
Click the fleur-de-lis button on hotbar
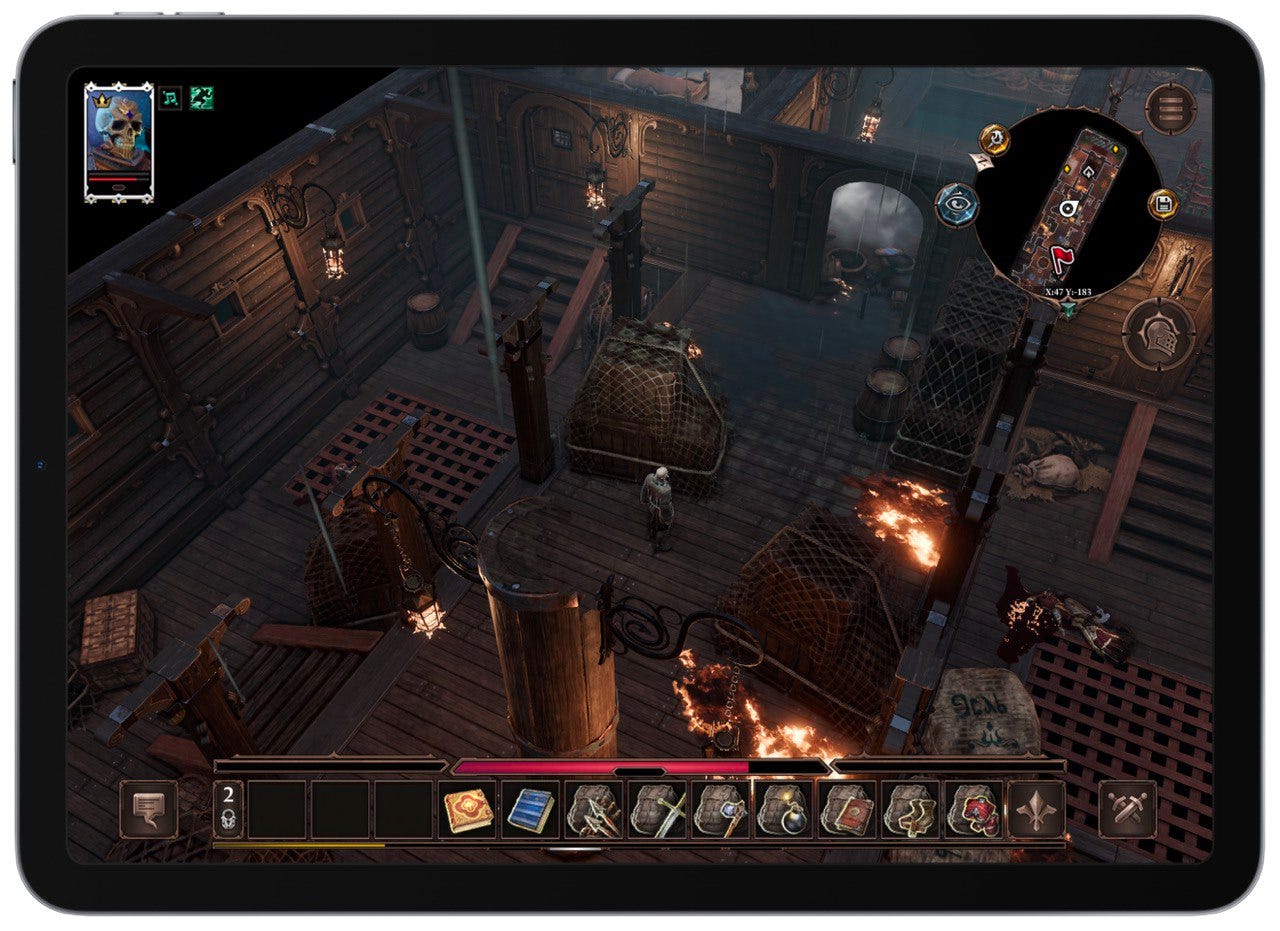(x=1036, y=809)
